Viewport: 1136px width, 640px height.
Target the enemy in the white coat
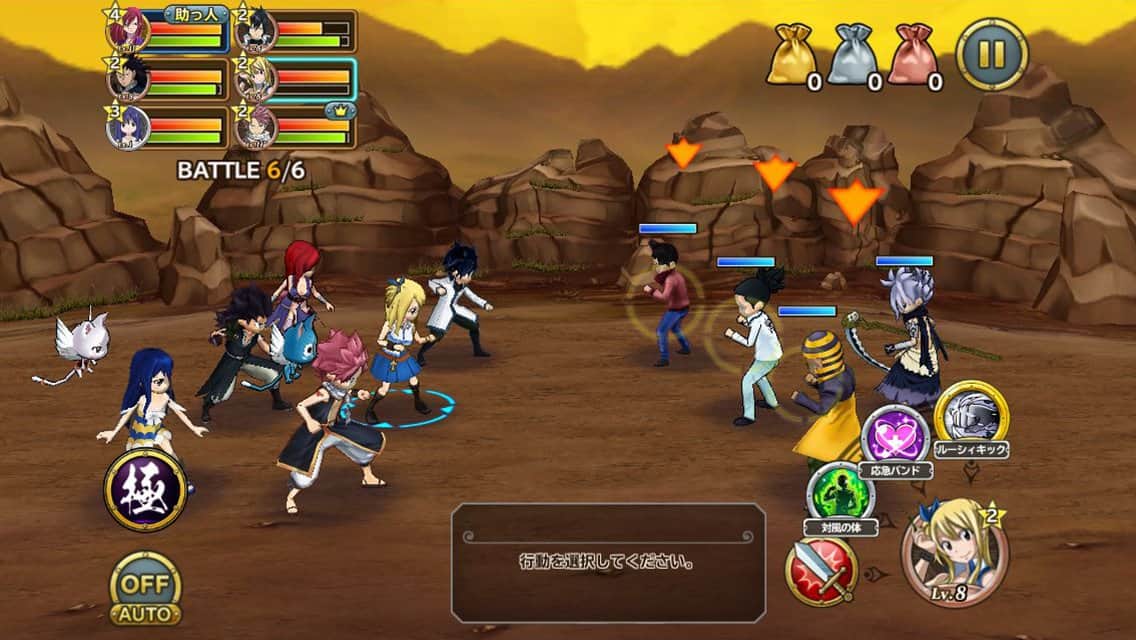[x=755, y=345]
